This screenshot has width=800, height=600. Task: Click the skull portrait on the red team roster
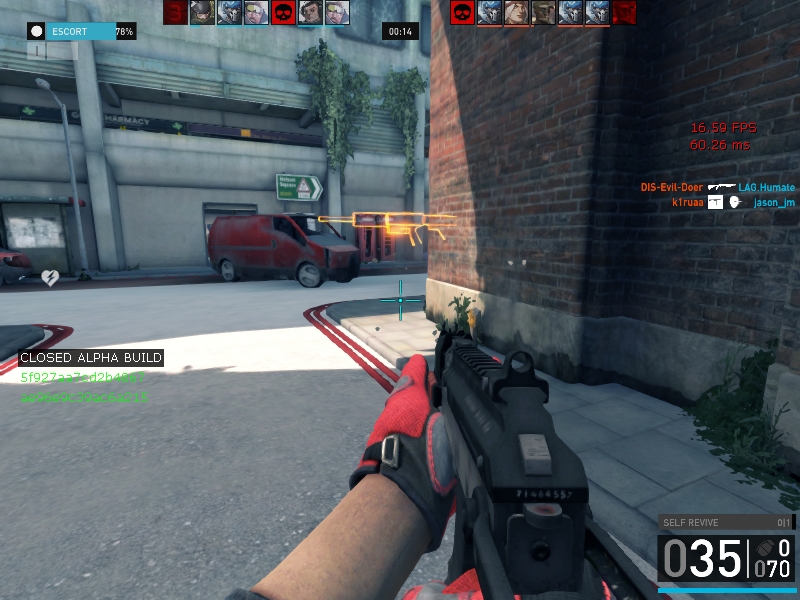[462, 13]
